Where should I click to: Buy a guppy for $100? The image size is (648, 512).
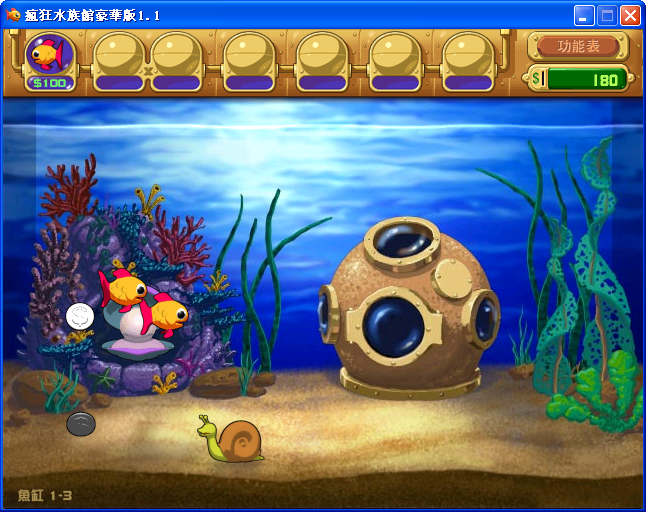point(49,58)
